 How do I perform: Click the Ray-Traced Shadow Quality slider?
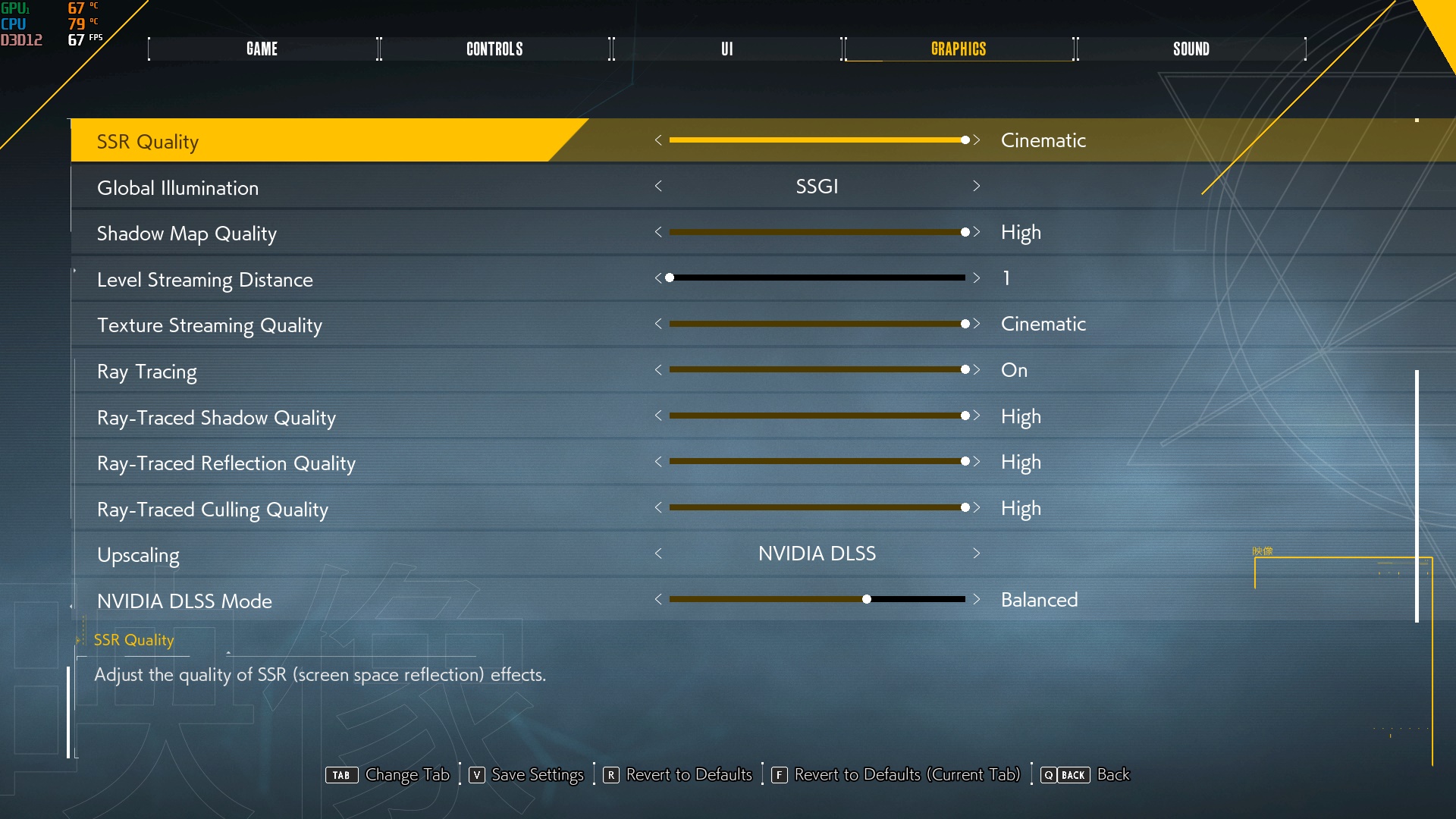pyautogui.click(x=817, y=416)
